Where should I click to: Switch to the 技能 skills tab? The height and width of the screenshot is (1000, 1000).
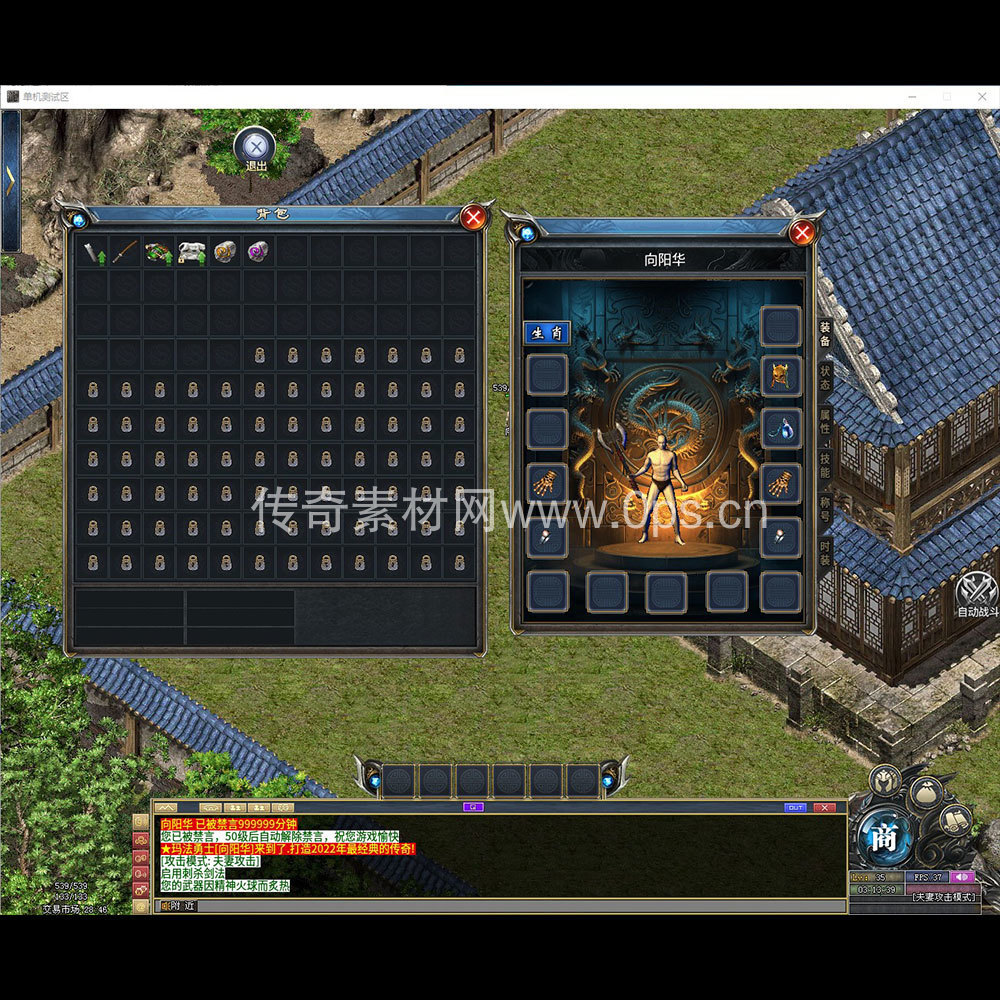tap(825, 465)
